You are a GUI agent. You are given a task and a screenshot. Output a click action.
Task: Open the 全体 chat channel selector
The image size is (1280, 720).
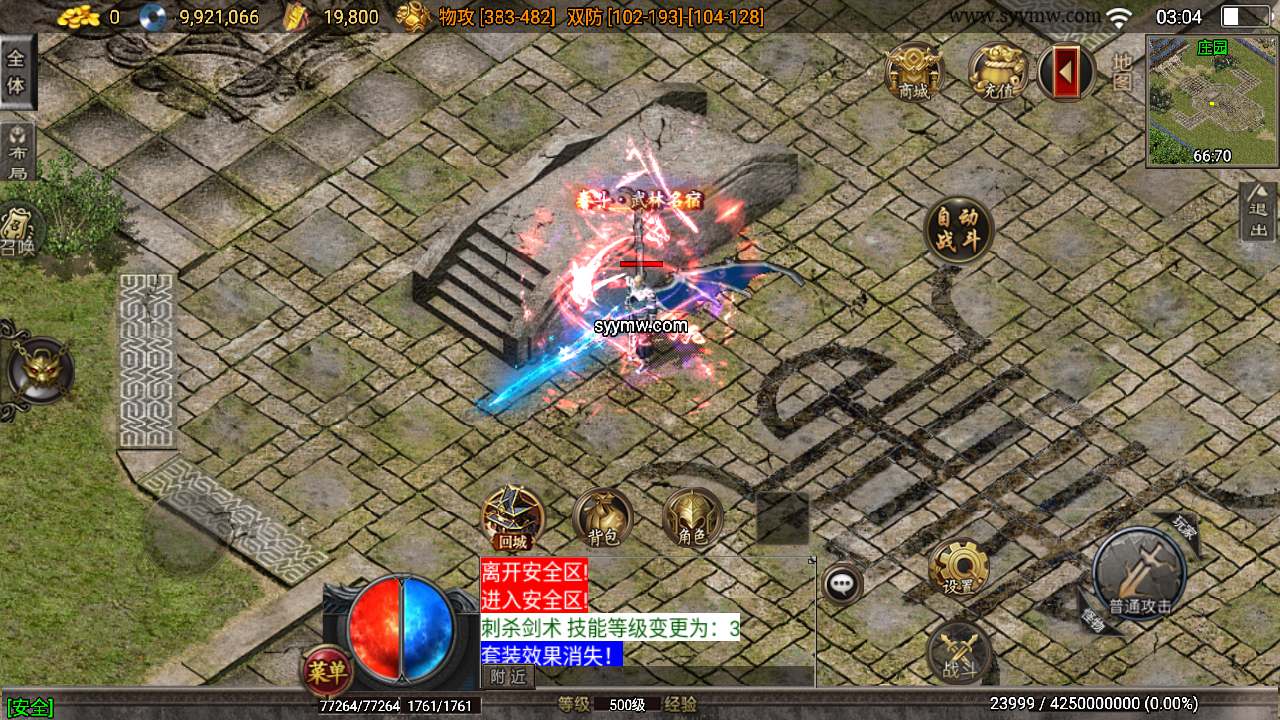click(17, 70)
